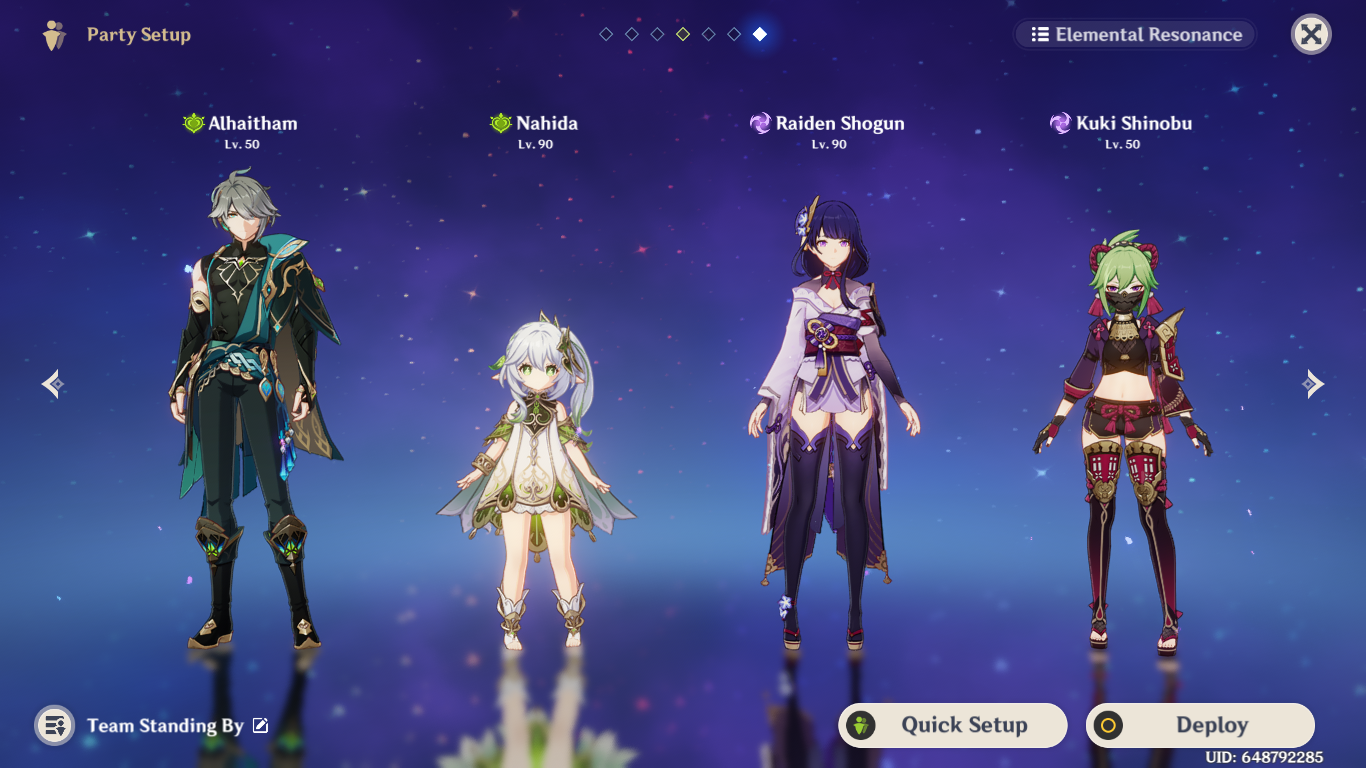Go to the previous party with left arrow
The width and height of the screenshot is (1366, 768).
54,384
